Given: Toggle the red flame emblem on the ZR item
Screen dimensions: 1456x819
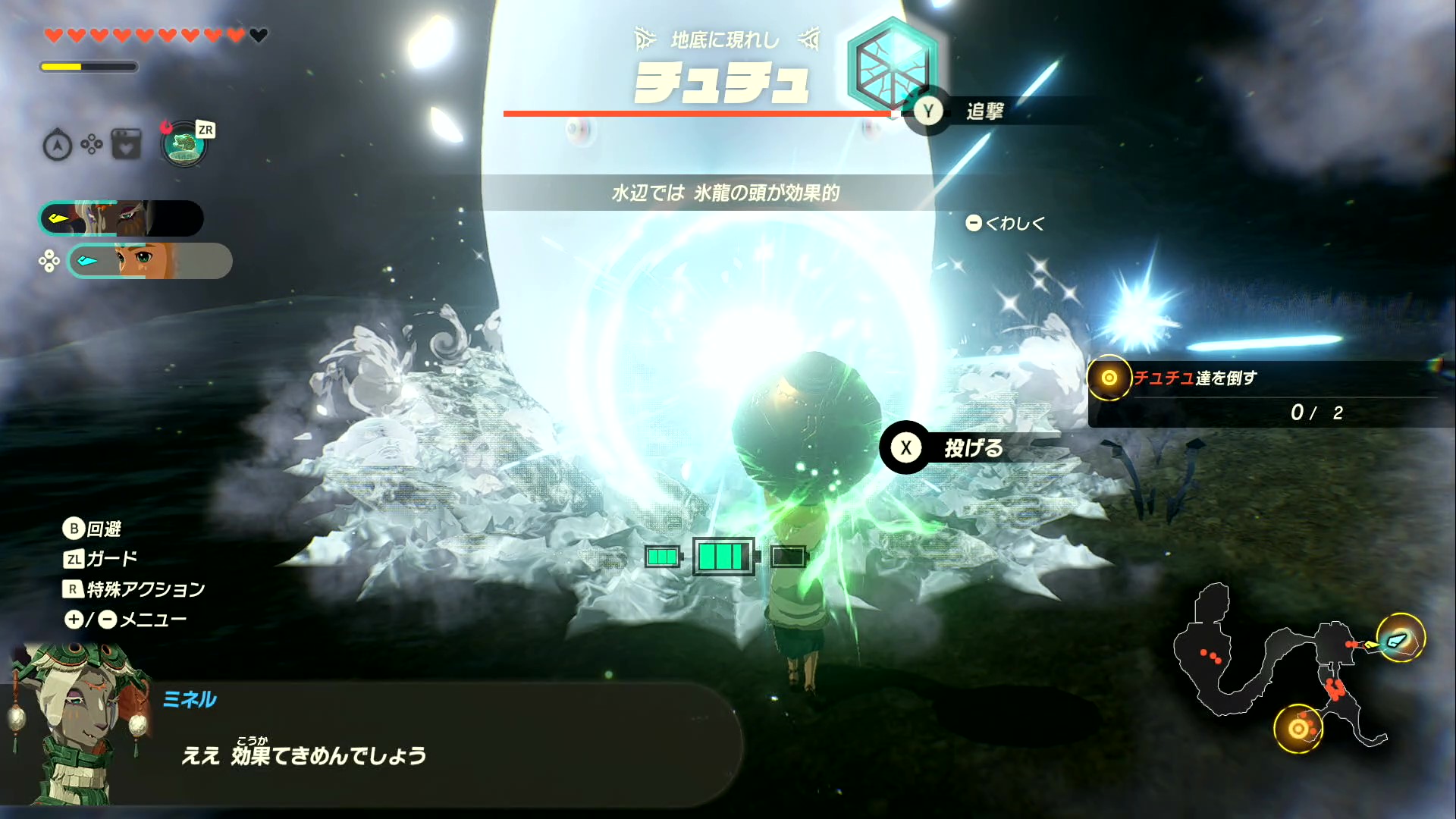Looking at the screenshot, I should coord(168,127).
